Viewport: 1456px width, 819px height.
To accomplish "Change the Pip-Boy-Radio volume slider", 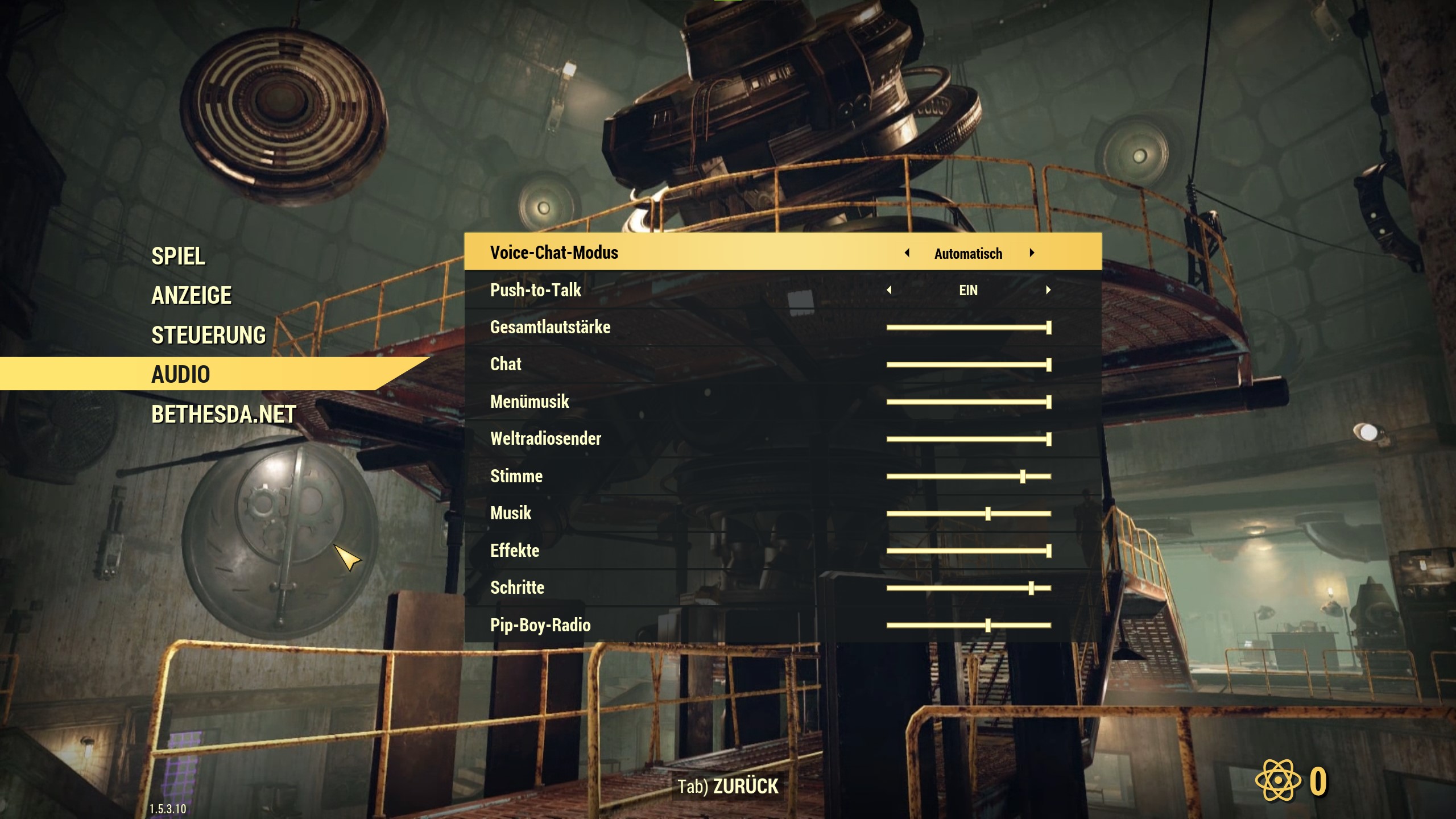I will [988, 626].
